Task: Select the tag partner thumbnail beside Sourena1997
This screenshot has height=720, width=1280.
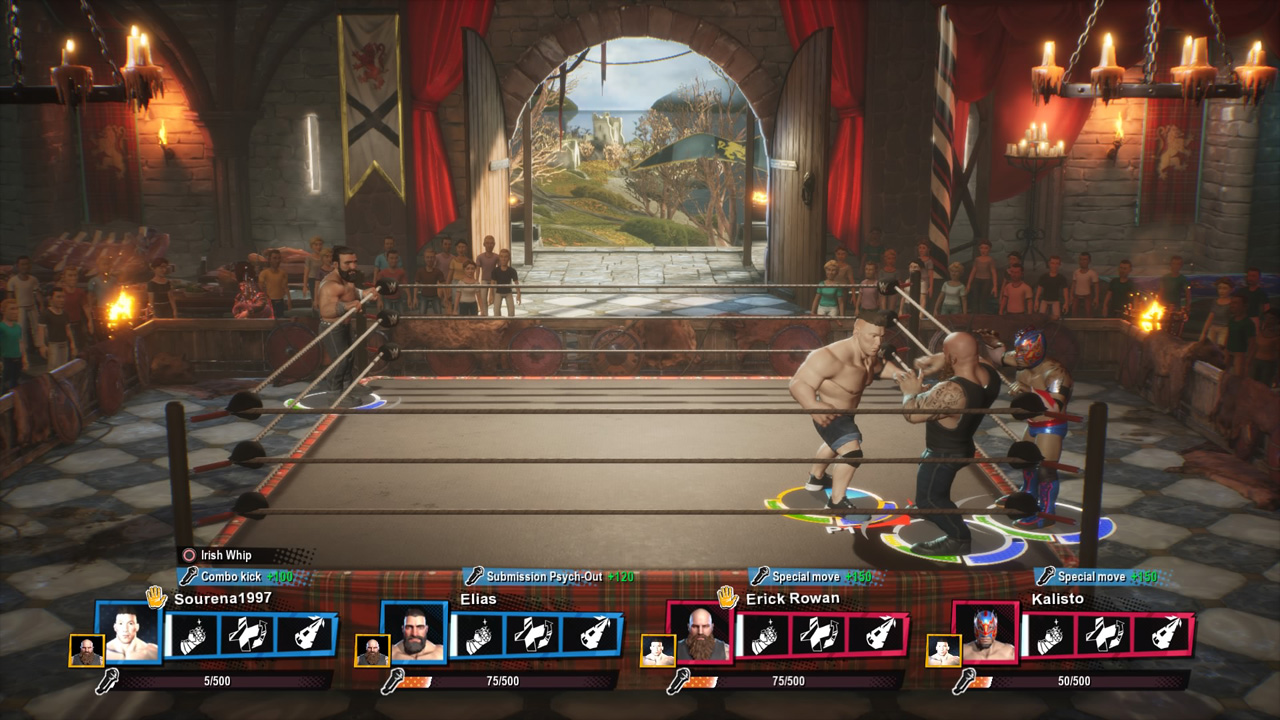Action: click(x=86, y=650)
